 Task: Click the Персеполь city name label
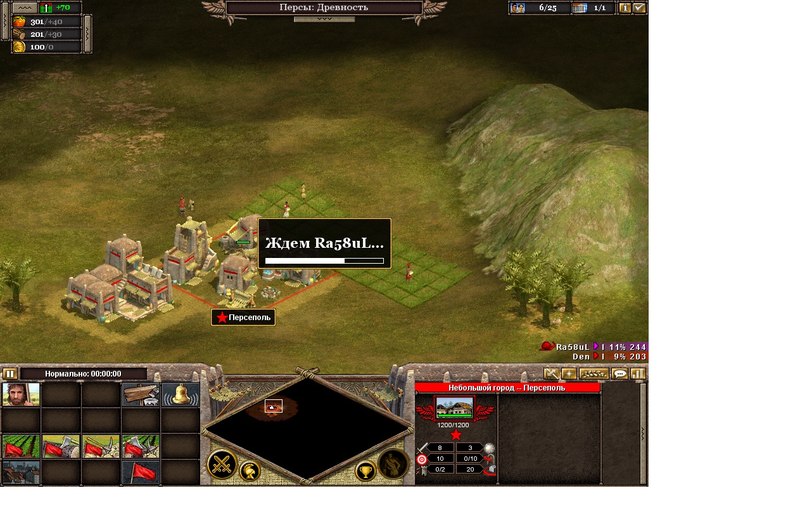242,317
